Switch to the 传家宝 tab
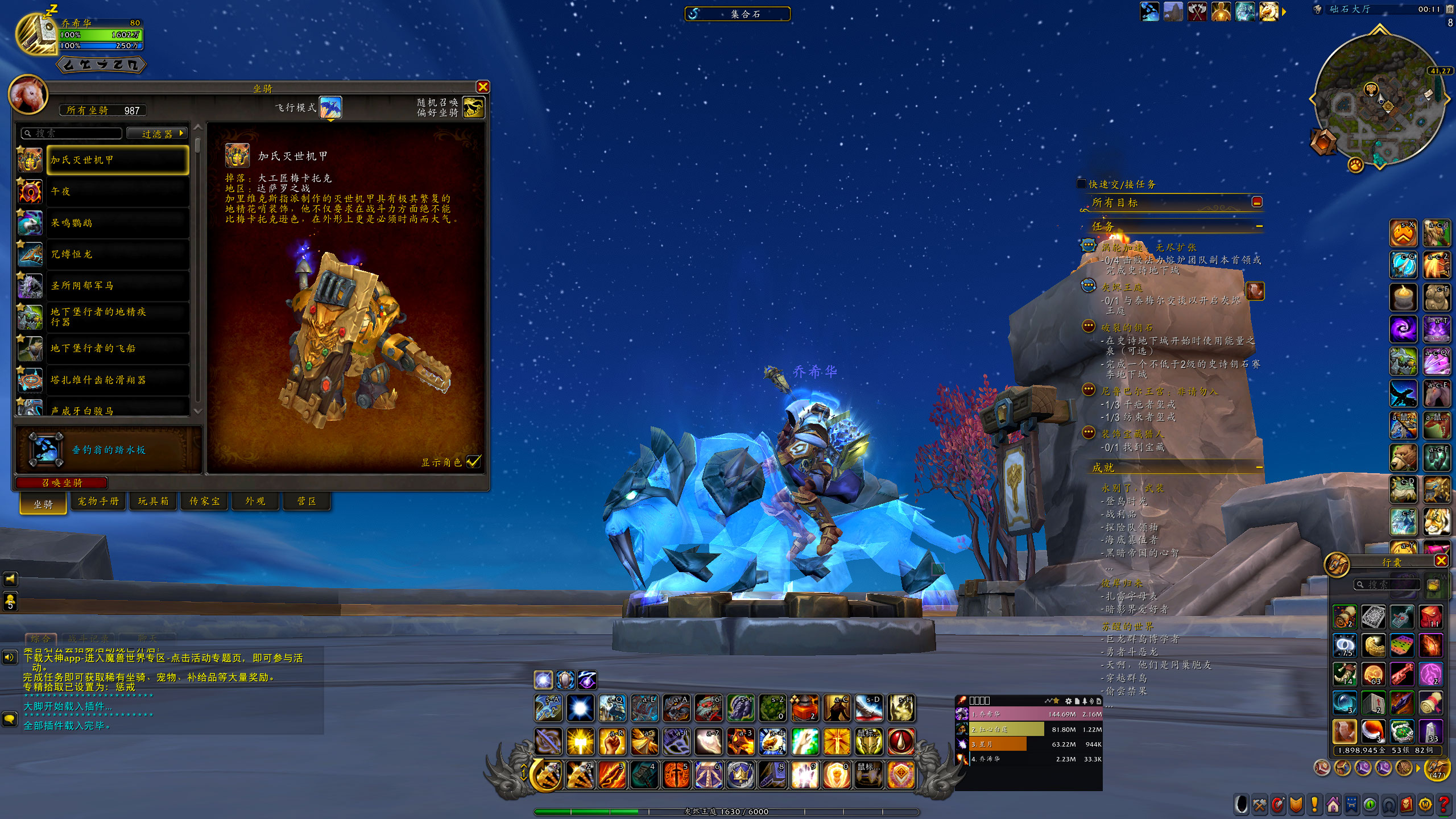Screen dimensions: 1456x819 pos(204,502)
